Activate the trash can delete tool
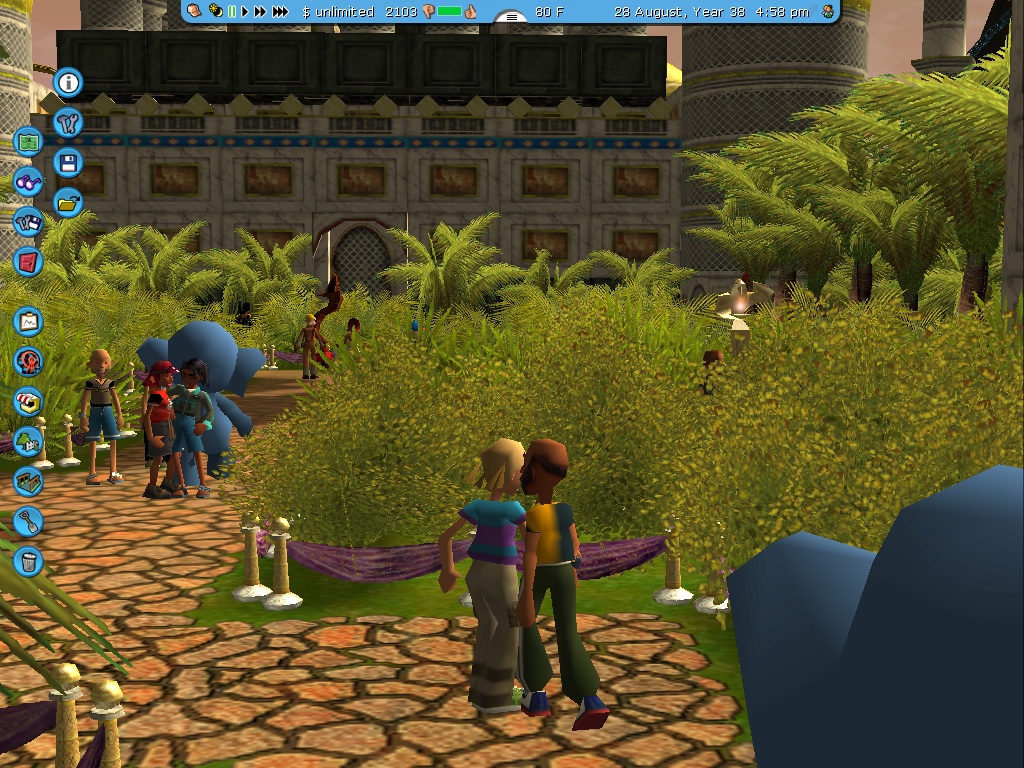Viewport: 1024px width, 768px height. pos(28,560)
